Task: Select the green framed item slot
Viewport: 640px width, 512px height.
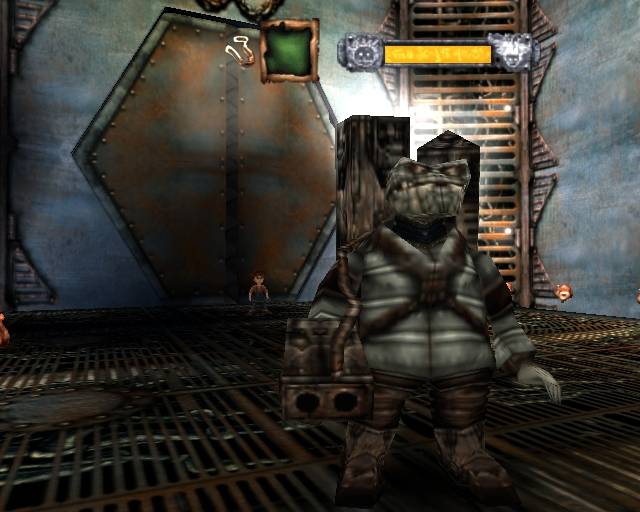Action: (289, 50)
